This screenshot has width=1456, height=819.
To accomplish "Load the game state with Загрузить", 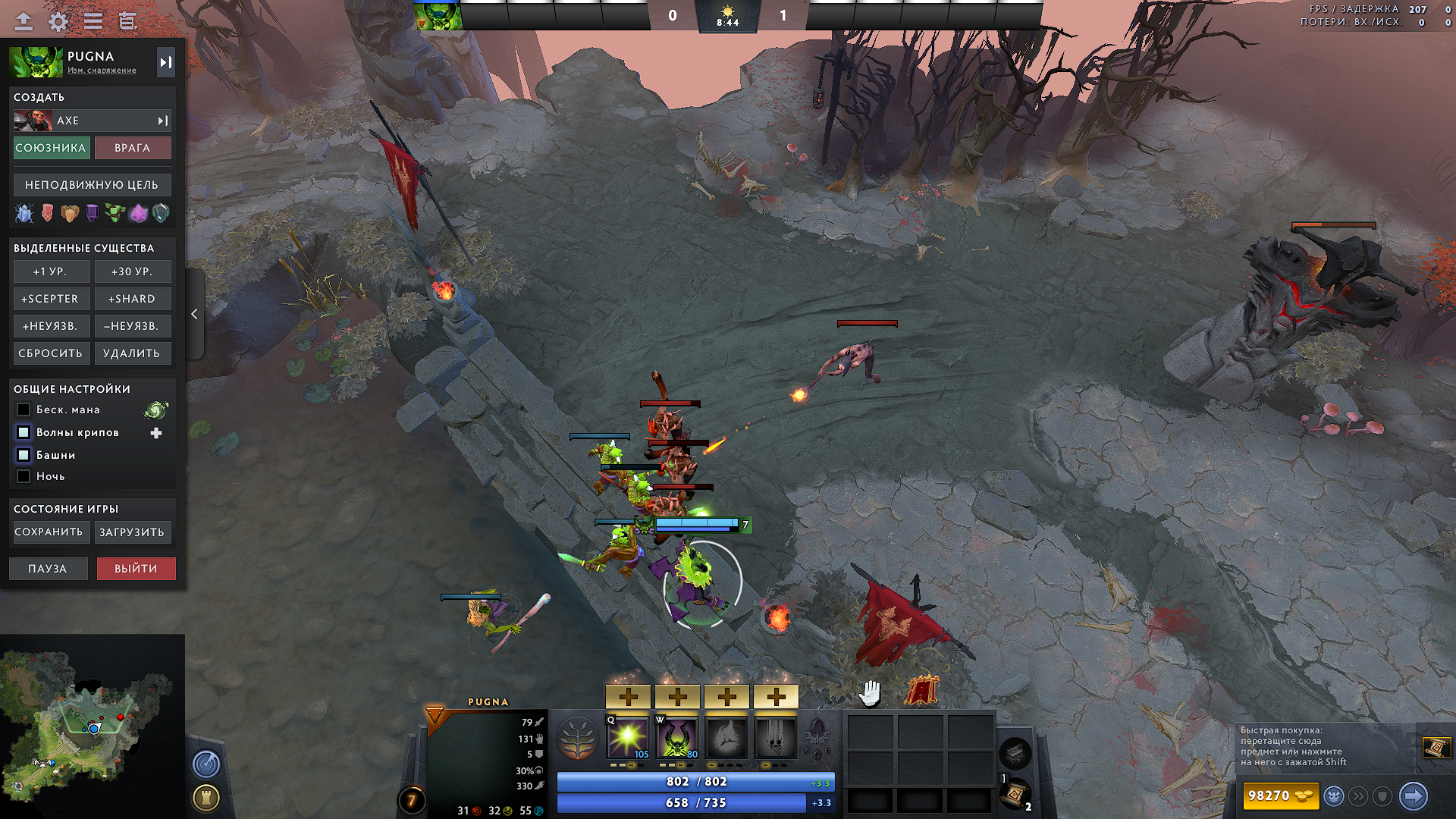I will coord(132,532).
